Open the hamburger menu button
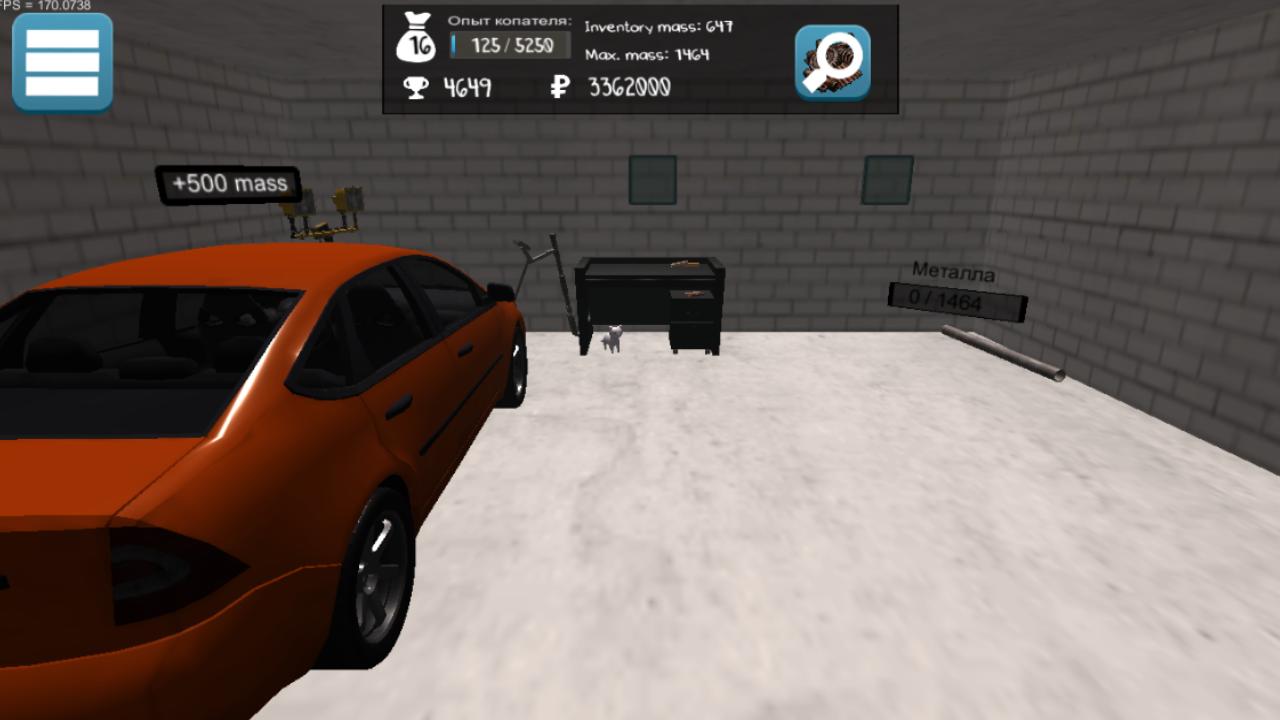 click(x=62, y=62)
